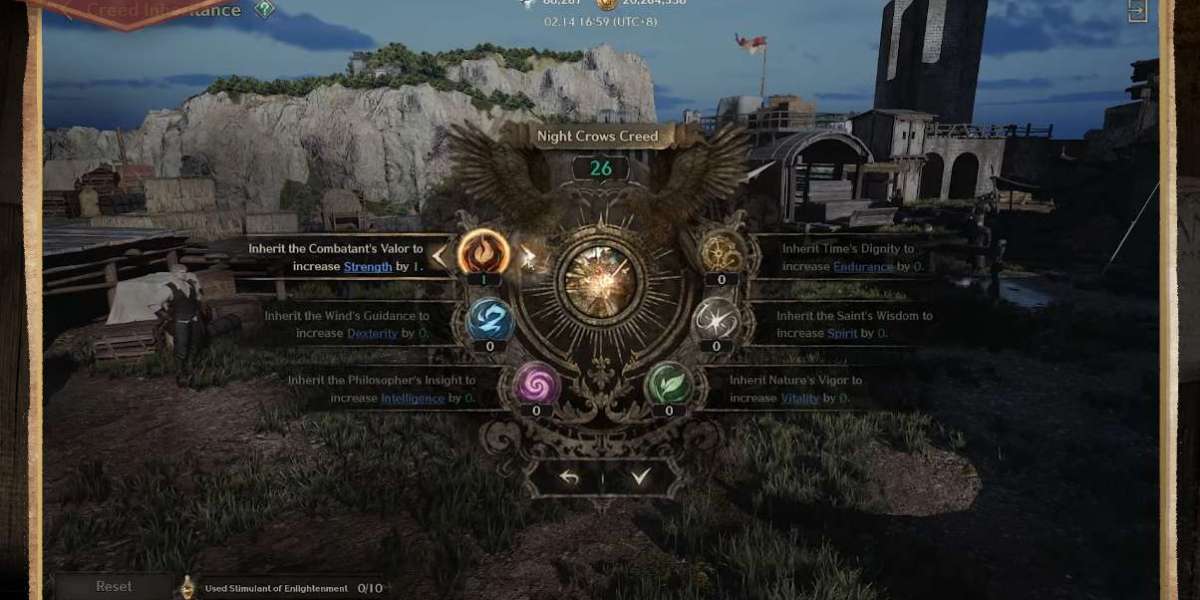This screenshot has width=1200, height=600.
Task: Select the blue Dexterity wind icon
Action: pyautogui.click(x=490, y=321)
